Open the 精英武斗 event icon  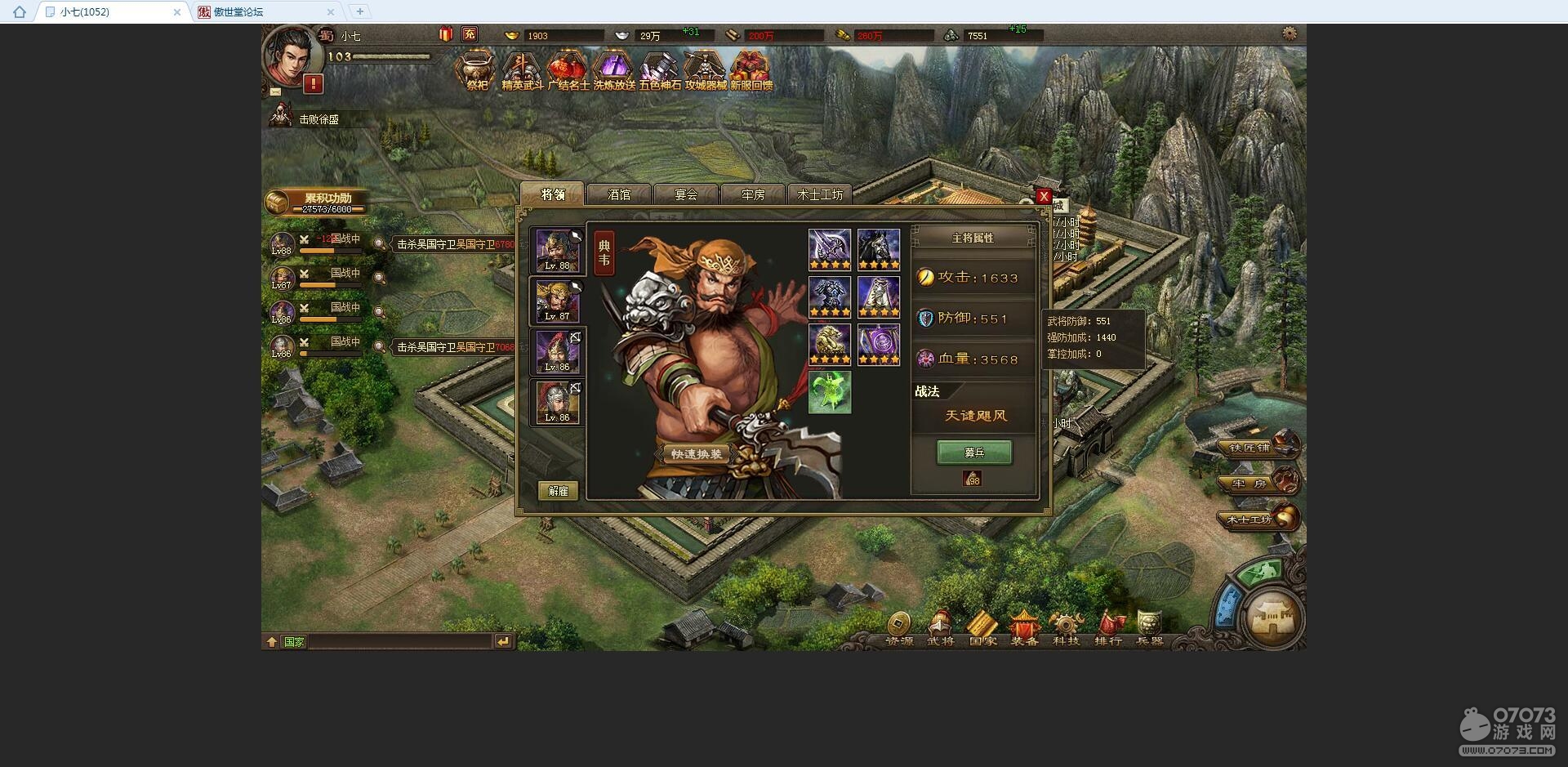[522, 70]
